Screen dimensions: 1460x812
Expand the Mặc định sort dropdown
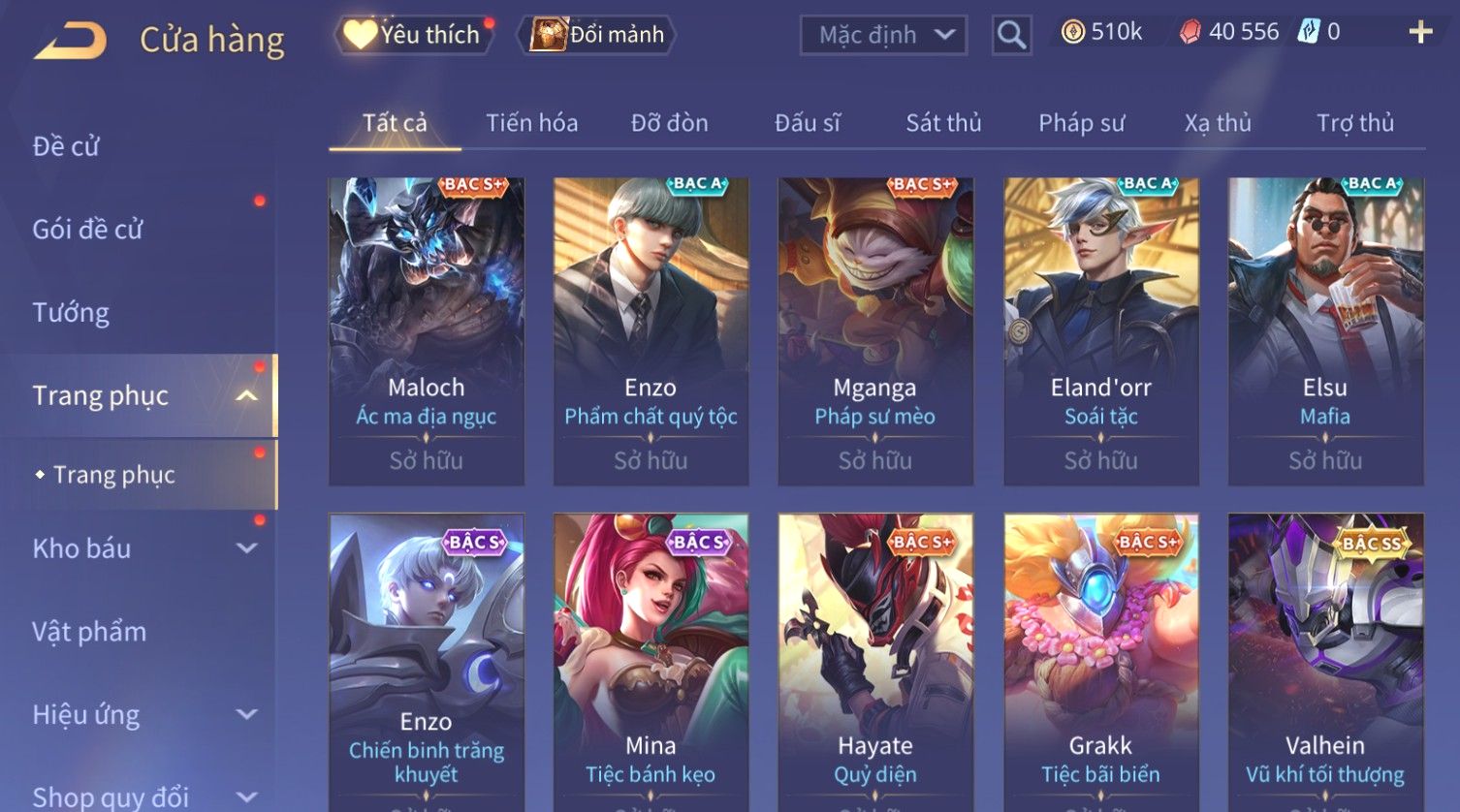click(883, 36)
